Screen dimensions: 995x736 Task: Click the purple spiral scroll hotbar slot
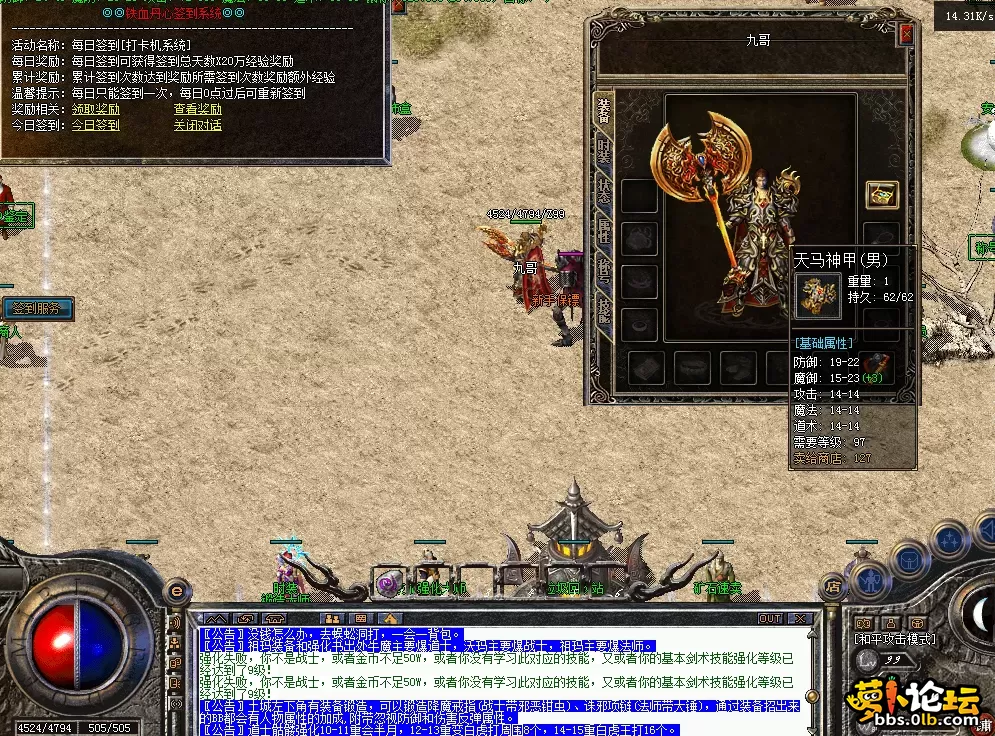(x=387, y=583)
